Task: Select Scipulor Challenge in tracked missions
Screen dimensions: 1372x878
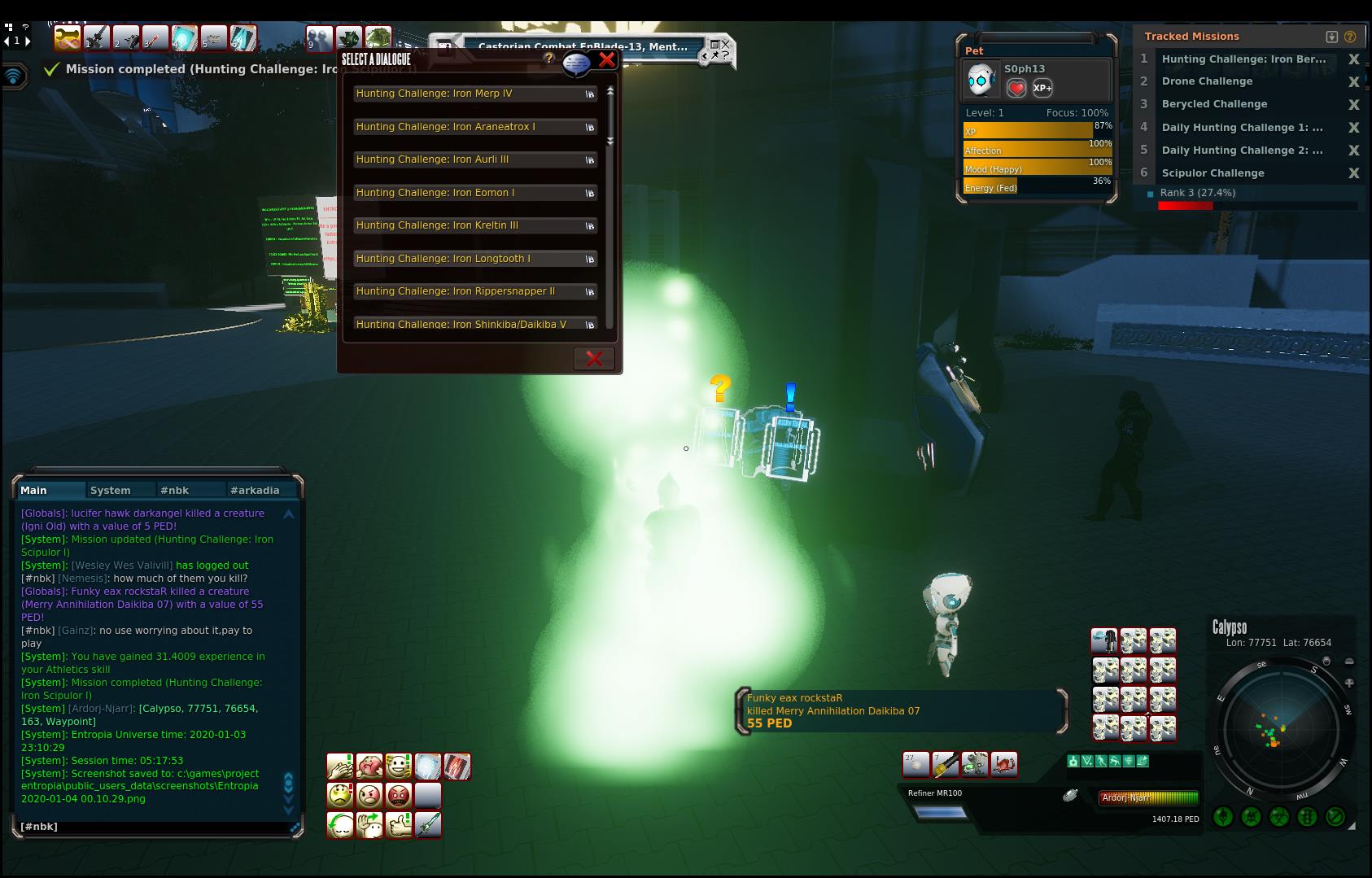Action: [x=1213, y=173]
